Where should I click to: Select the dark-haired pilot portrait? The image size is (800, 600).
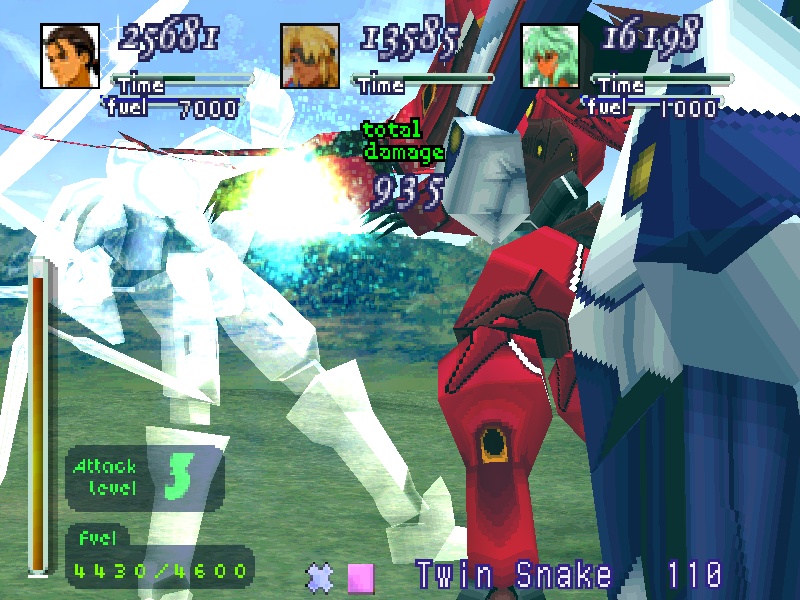tap(70, 55)
